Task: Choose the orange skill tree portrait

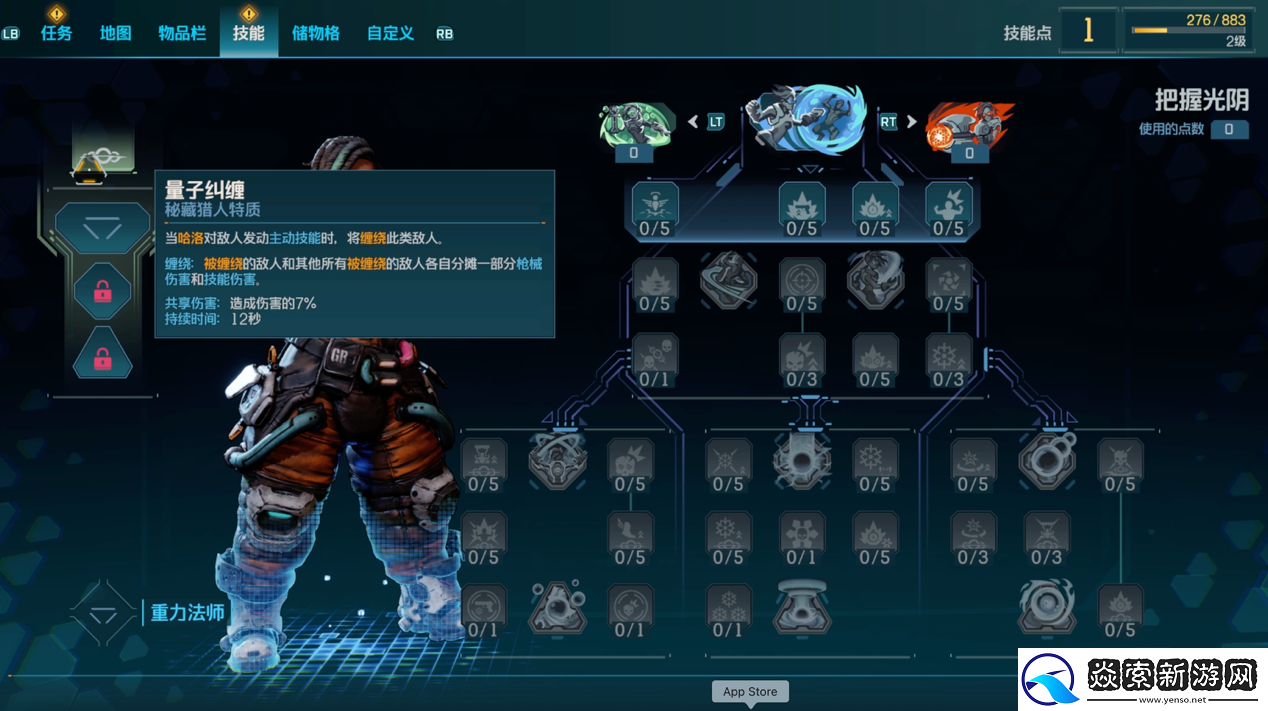Action: tap(967, 127)
